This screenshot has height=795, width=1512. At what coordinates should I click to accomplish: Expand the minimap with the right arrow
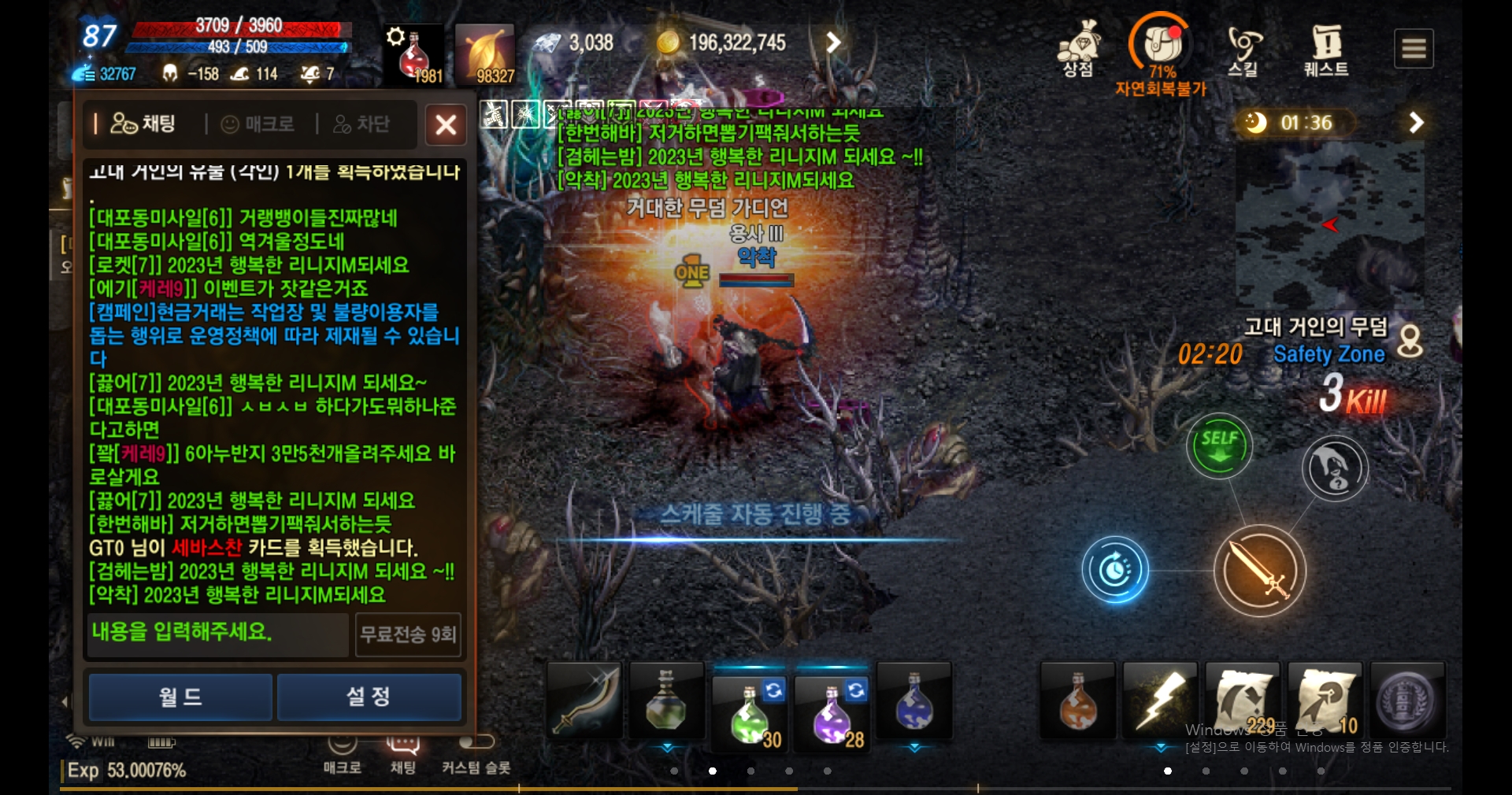1416,123
